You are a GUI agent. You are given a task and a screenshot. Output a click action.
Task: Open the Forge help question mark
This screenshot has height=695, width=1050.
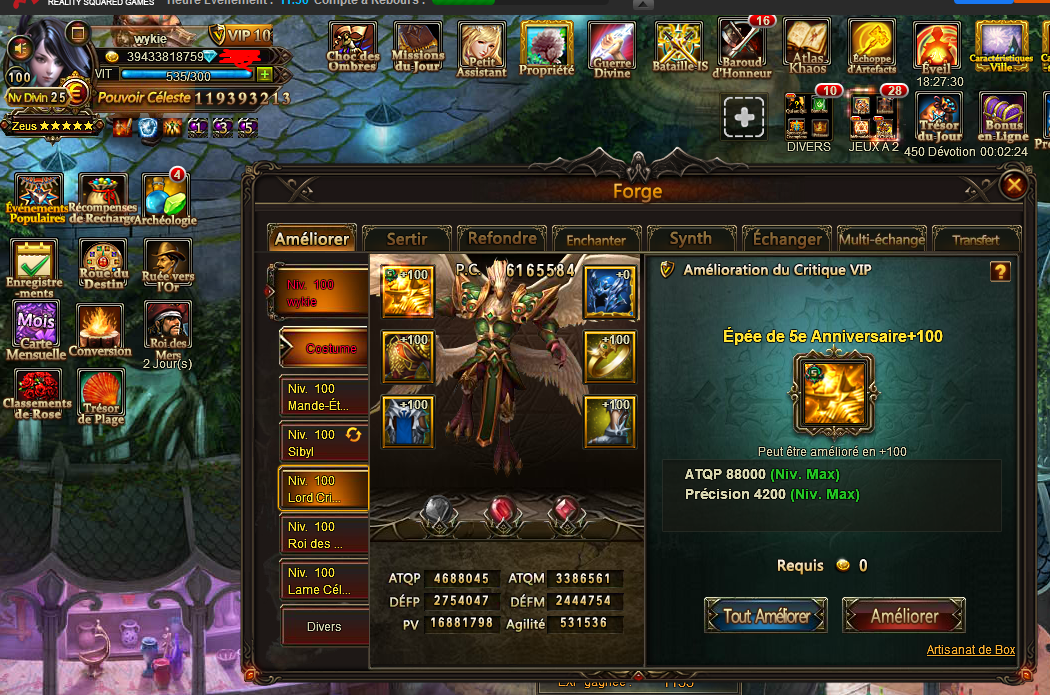point(999,271)
